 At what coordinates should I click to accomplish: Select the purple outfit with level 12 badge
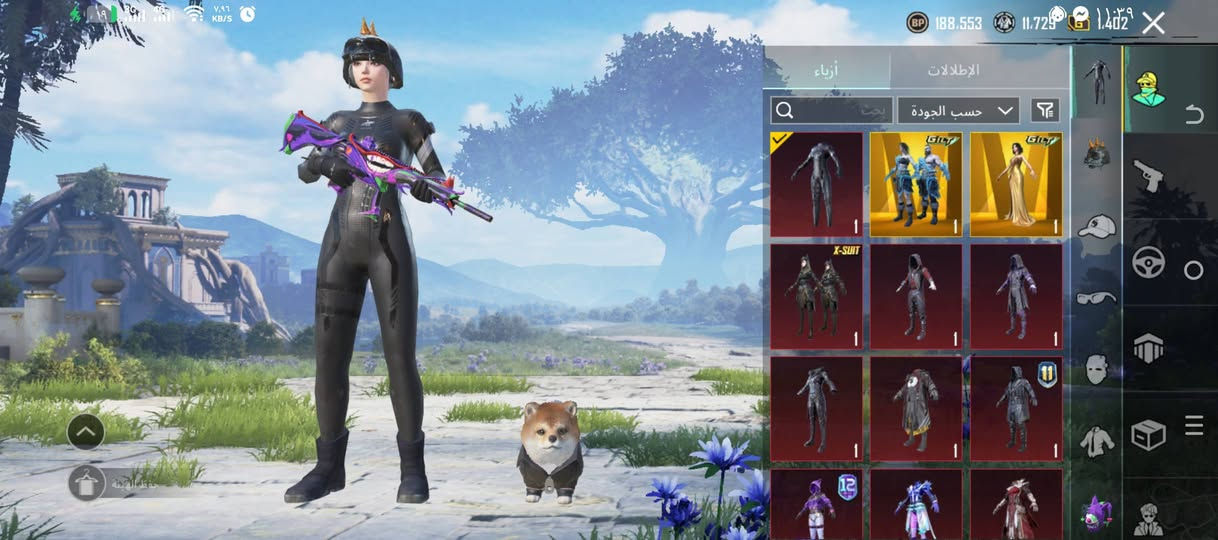pos(816,505)
